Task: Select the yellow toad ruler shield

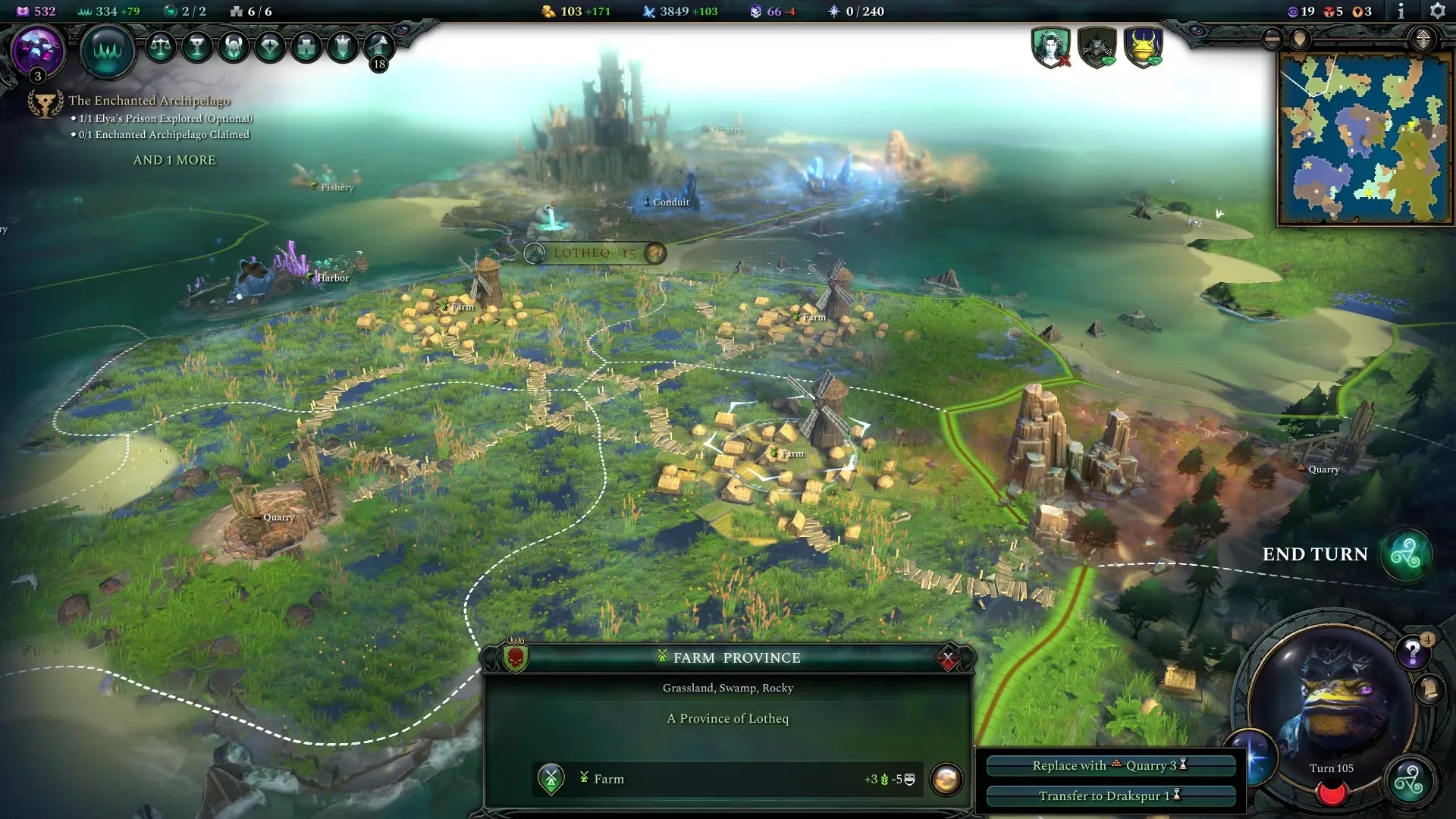Action: [1144, 47]
